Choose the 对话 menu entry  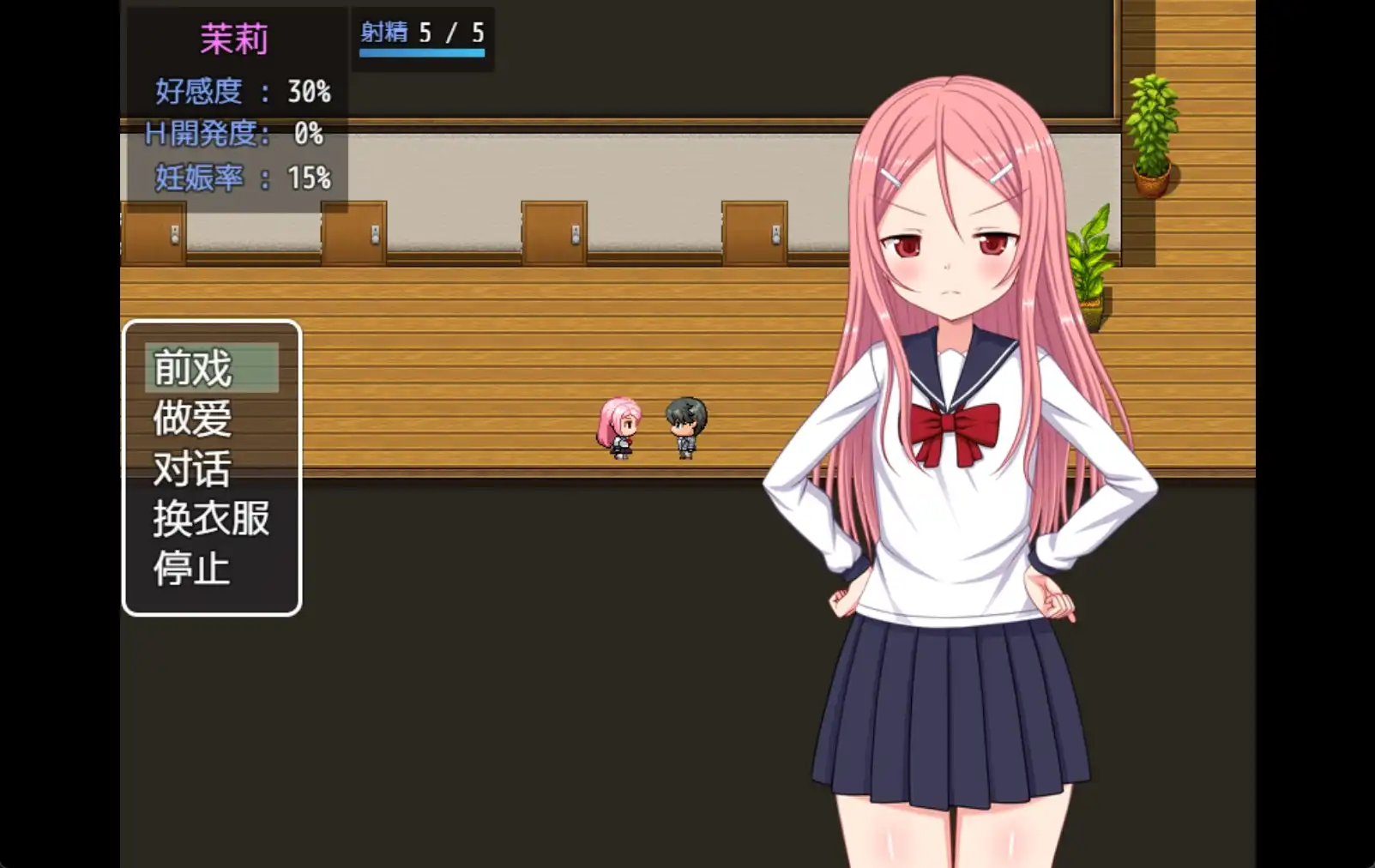192,468
